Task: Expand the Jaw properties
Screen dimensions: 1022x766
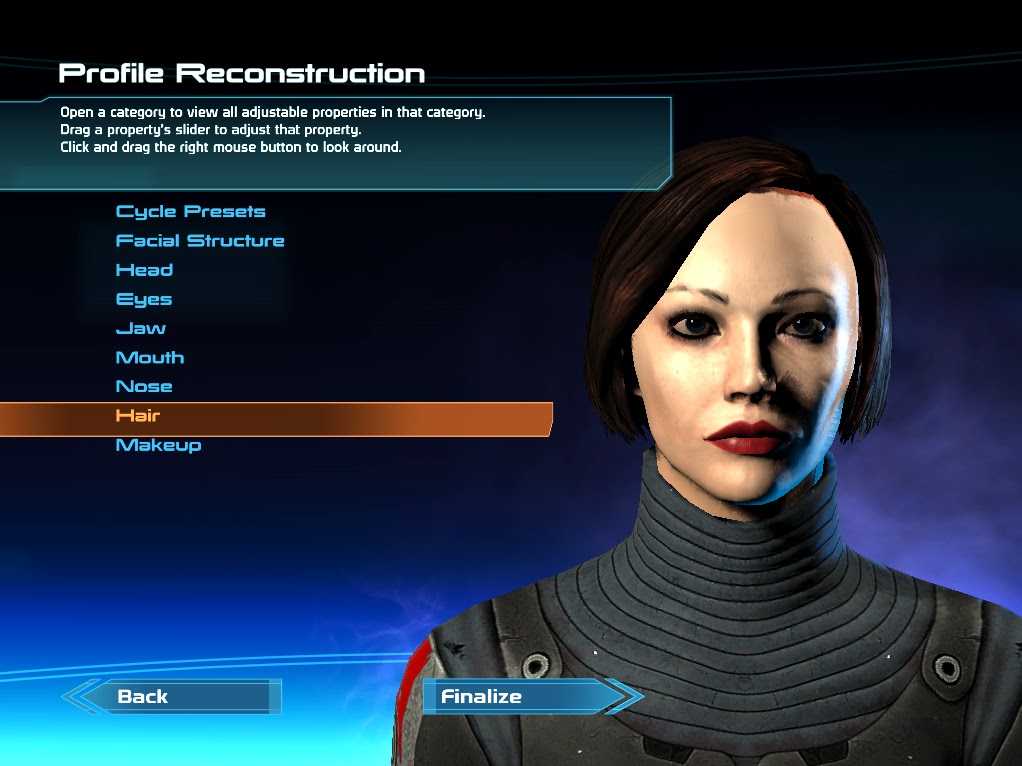Action: (x=141, y=328)
